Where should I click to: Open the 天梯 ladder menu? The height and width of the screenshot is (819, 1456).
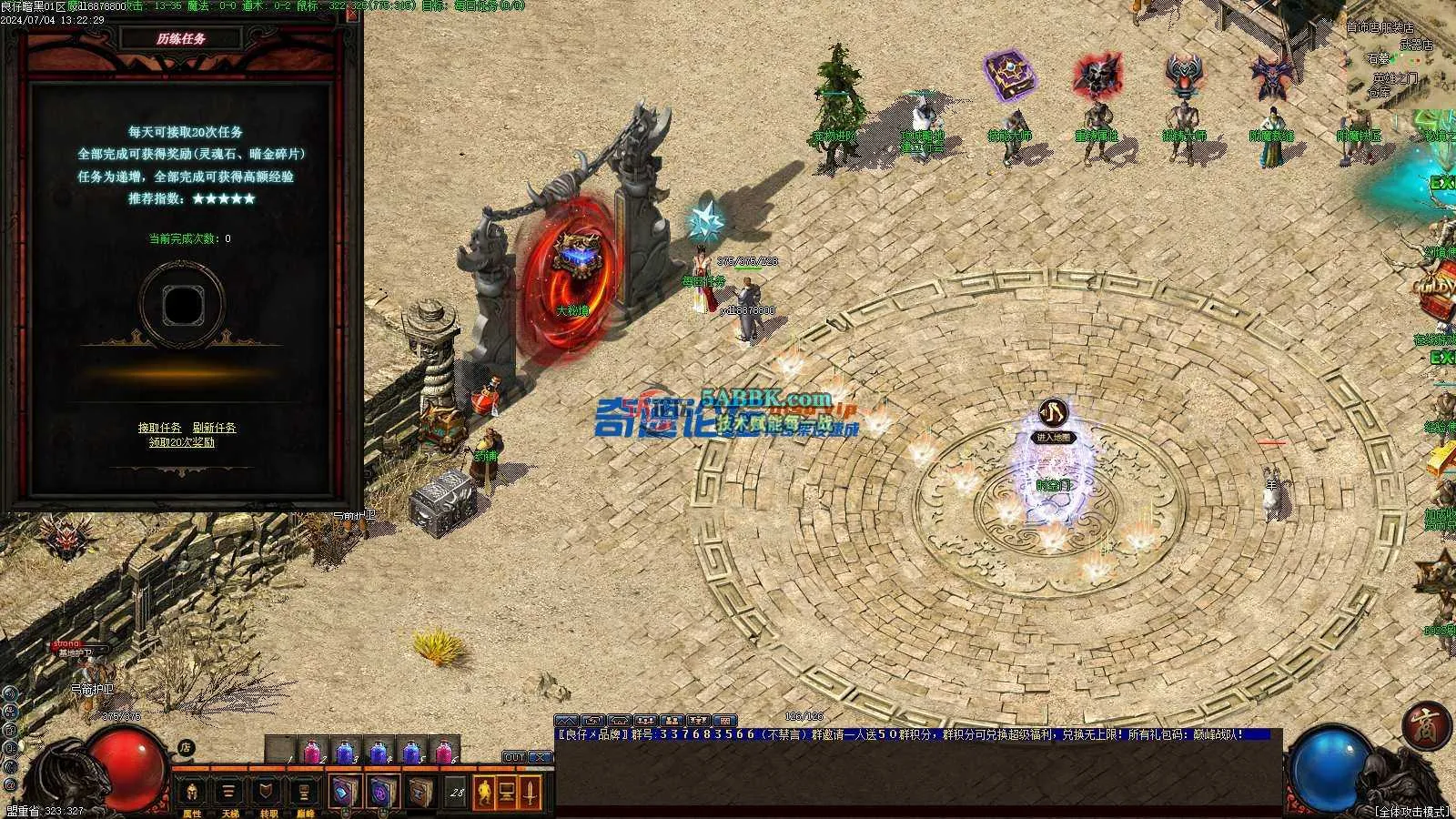coord(229,794)
